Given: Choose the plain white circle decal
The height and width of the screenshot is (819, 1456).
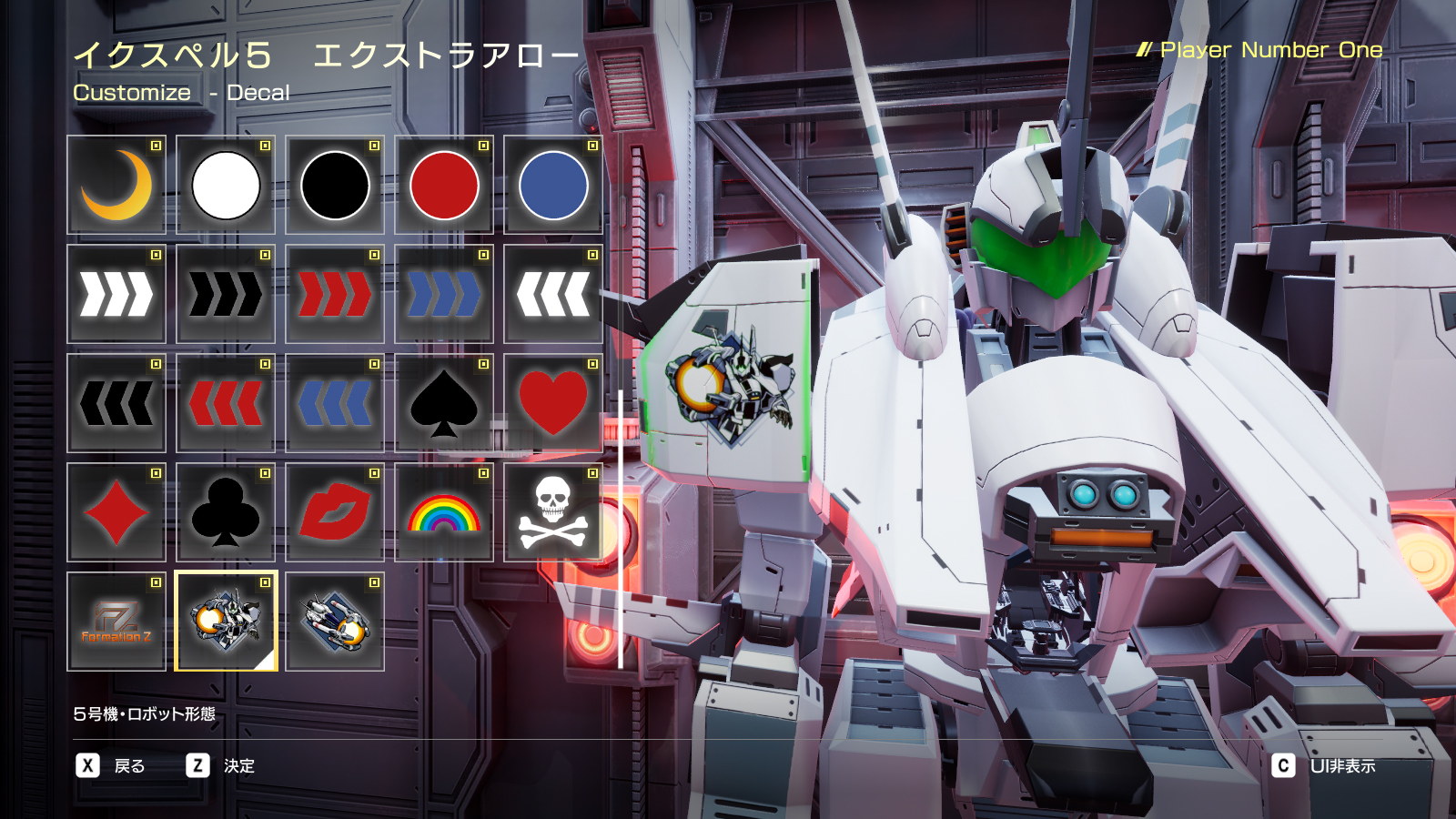Looking at the screenshot, I should [225, 185].
